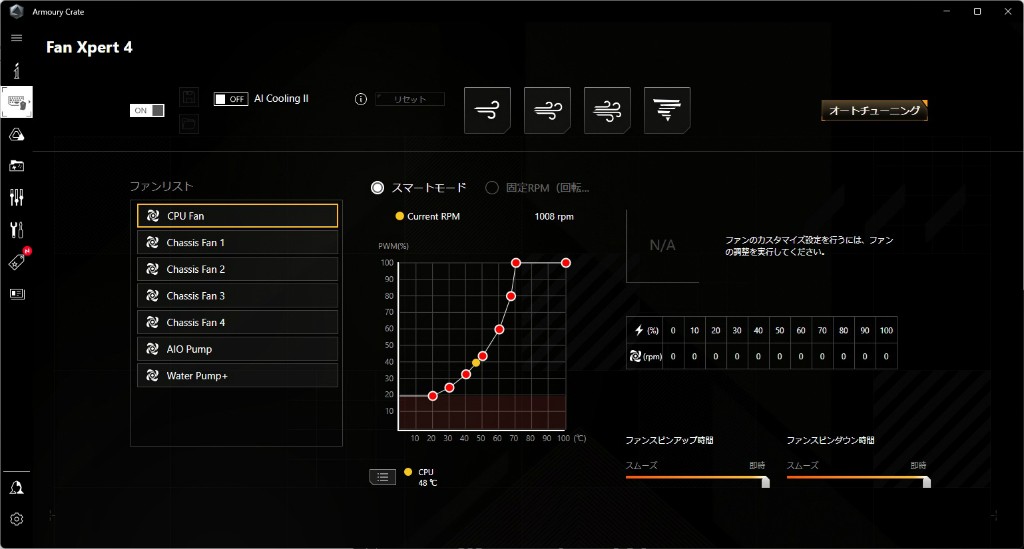
Task: Pick Chassis Fan 3 in the fan list
Action: pyautogui.click(x=237, y=296)
